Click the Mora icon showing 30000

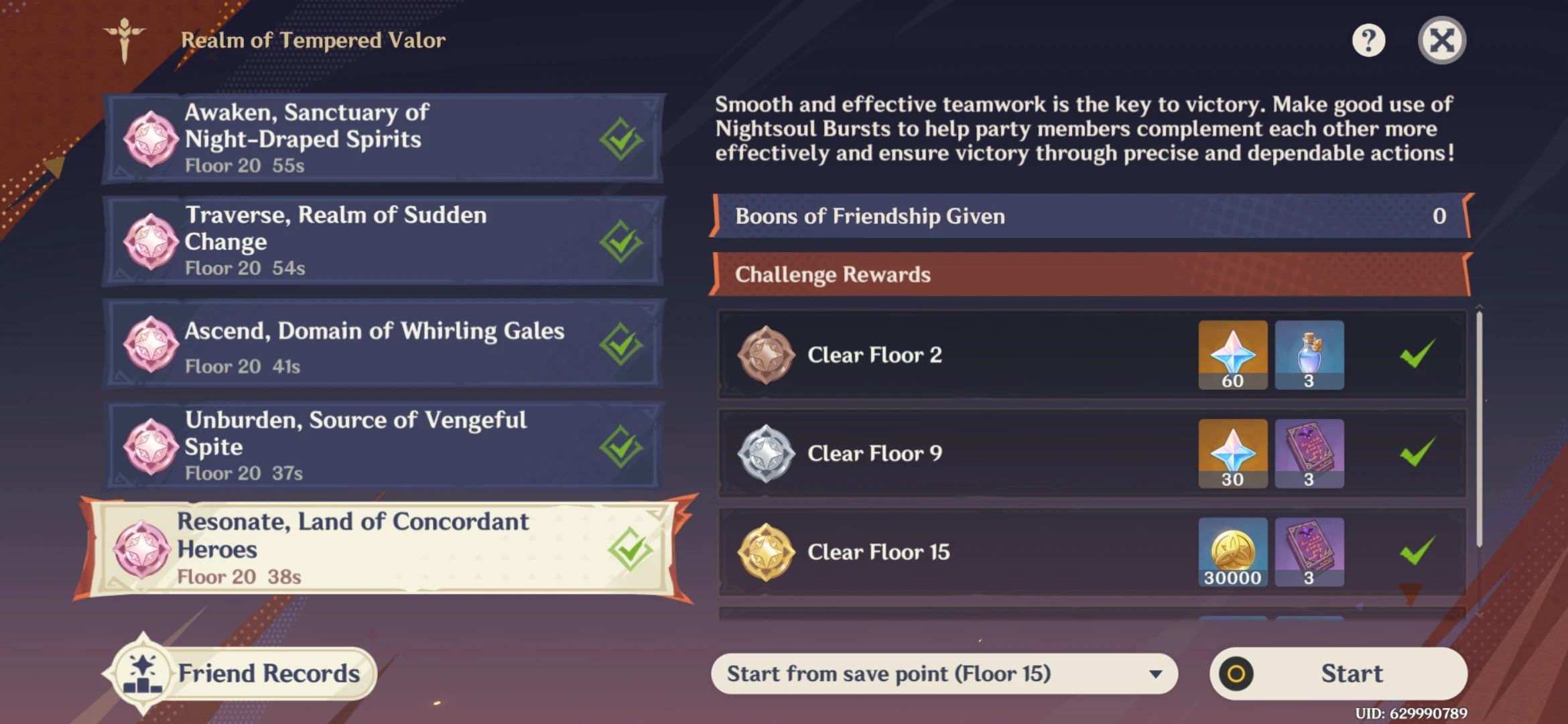pyautogui.click(x=1232, y=552)
